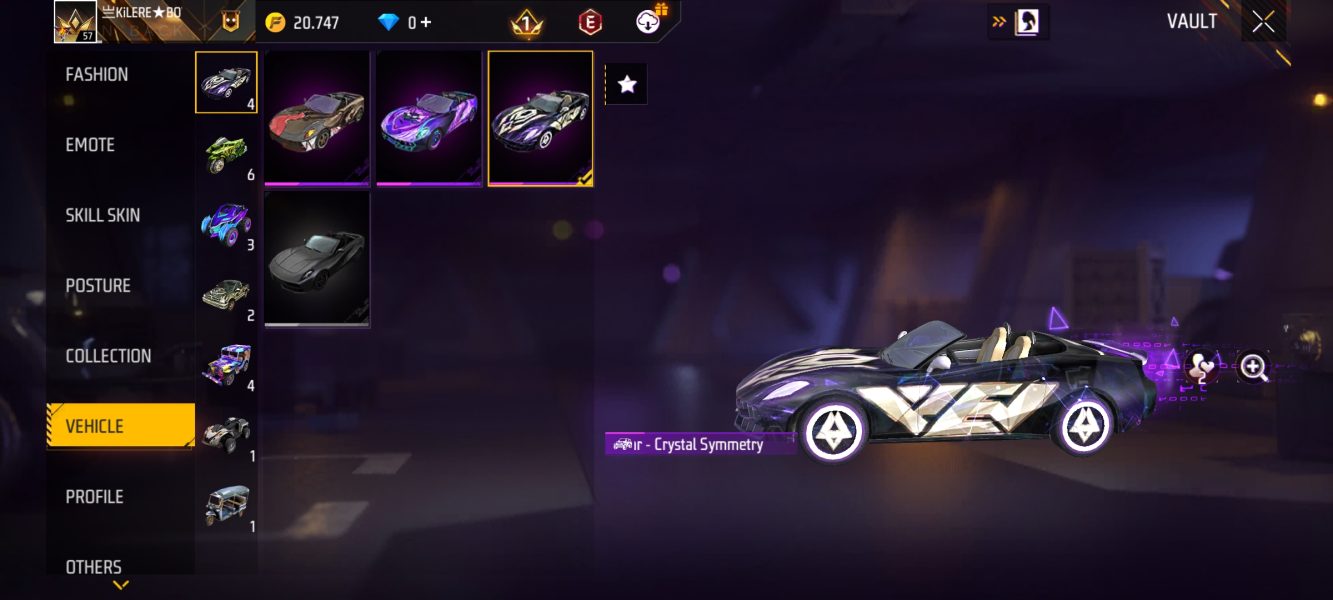Open the Skill Skin category
Screen dimensions: 1333x600
(103, 215)
